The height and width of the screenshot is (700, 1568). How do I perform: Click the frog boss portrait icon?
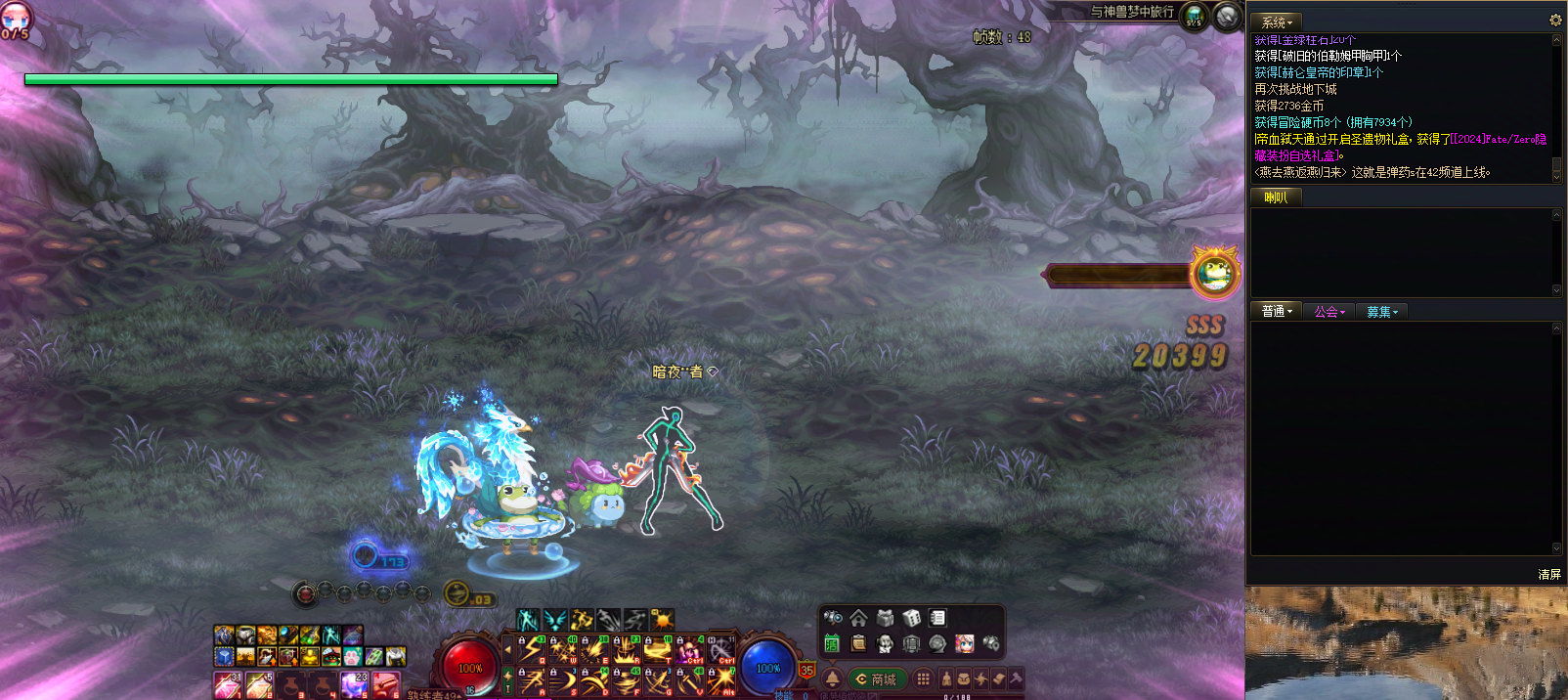[1215, 273]
